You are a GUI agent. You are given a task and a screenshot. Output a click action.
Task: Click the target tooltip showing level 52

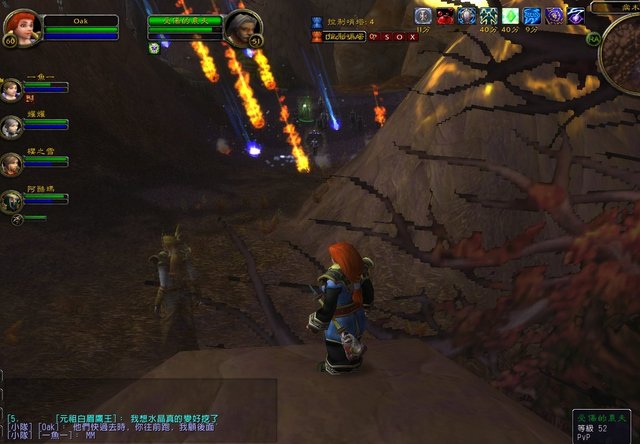coord(603,425)
